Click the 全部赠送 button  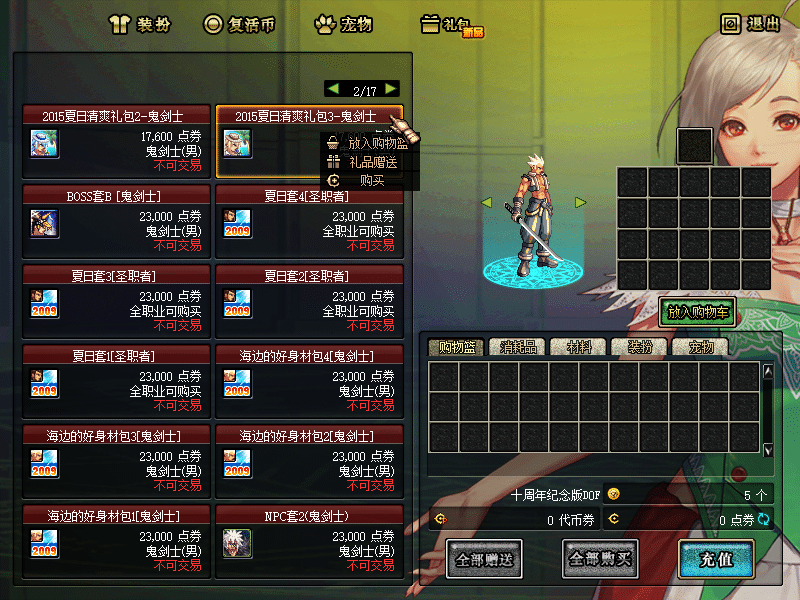point(484,559)
